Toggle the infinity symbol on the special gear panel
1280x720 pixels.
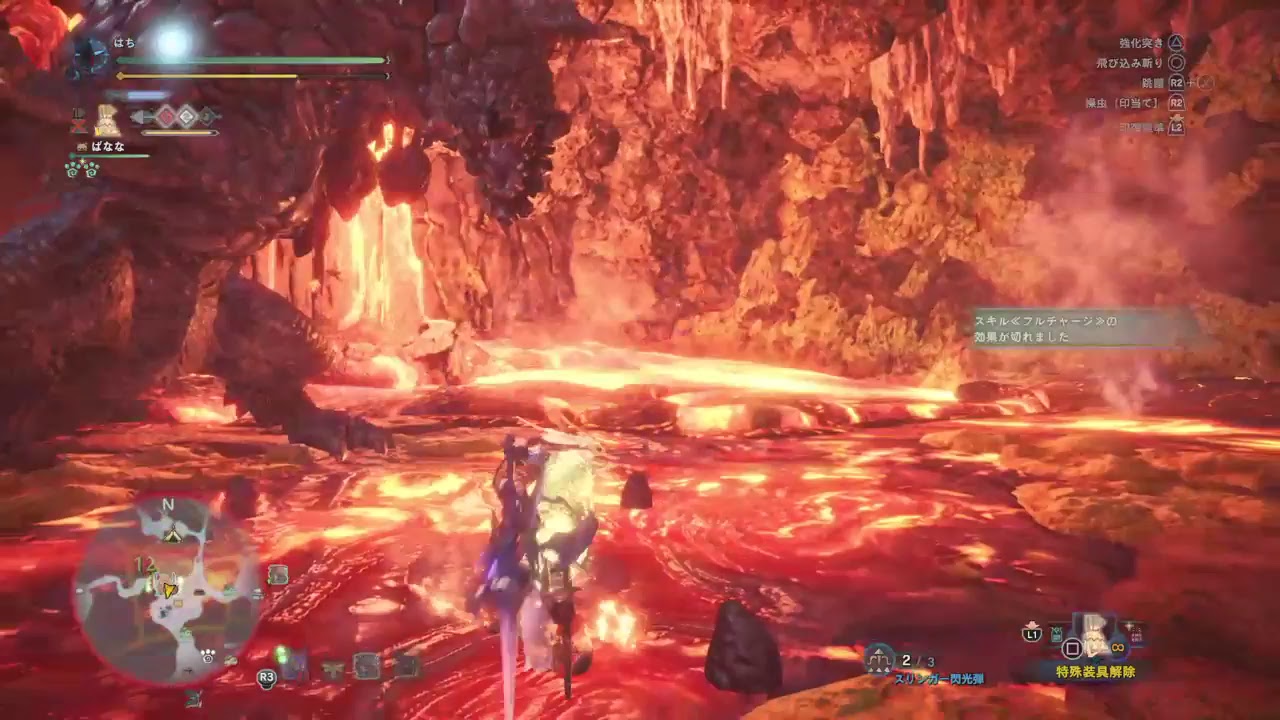(x=1118, y=648)
